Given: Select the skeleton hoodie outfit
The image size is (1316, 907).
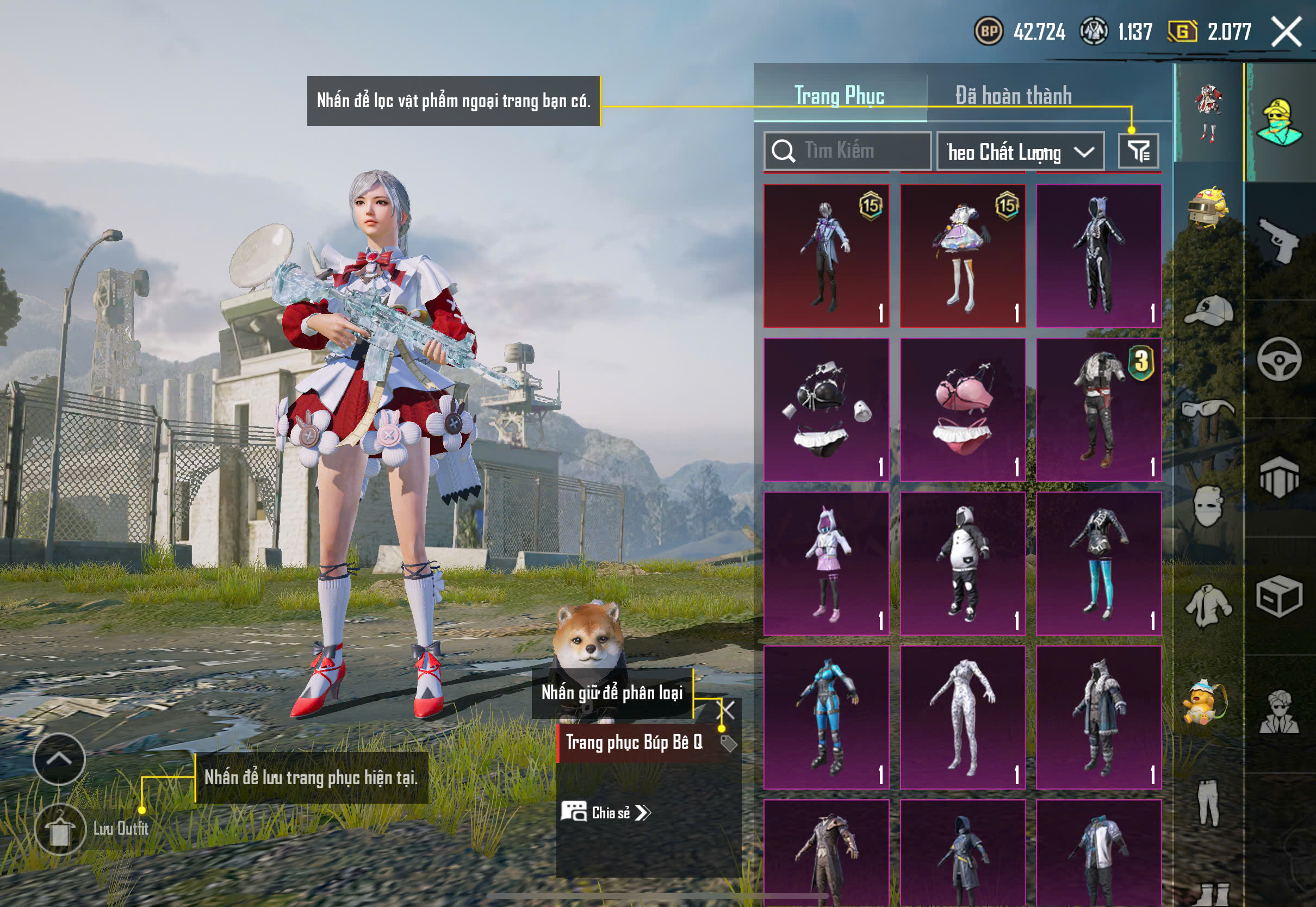Looking at the screenshot, I should click(1098, 256).
